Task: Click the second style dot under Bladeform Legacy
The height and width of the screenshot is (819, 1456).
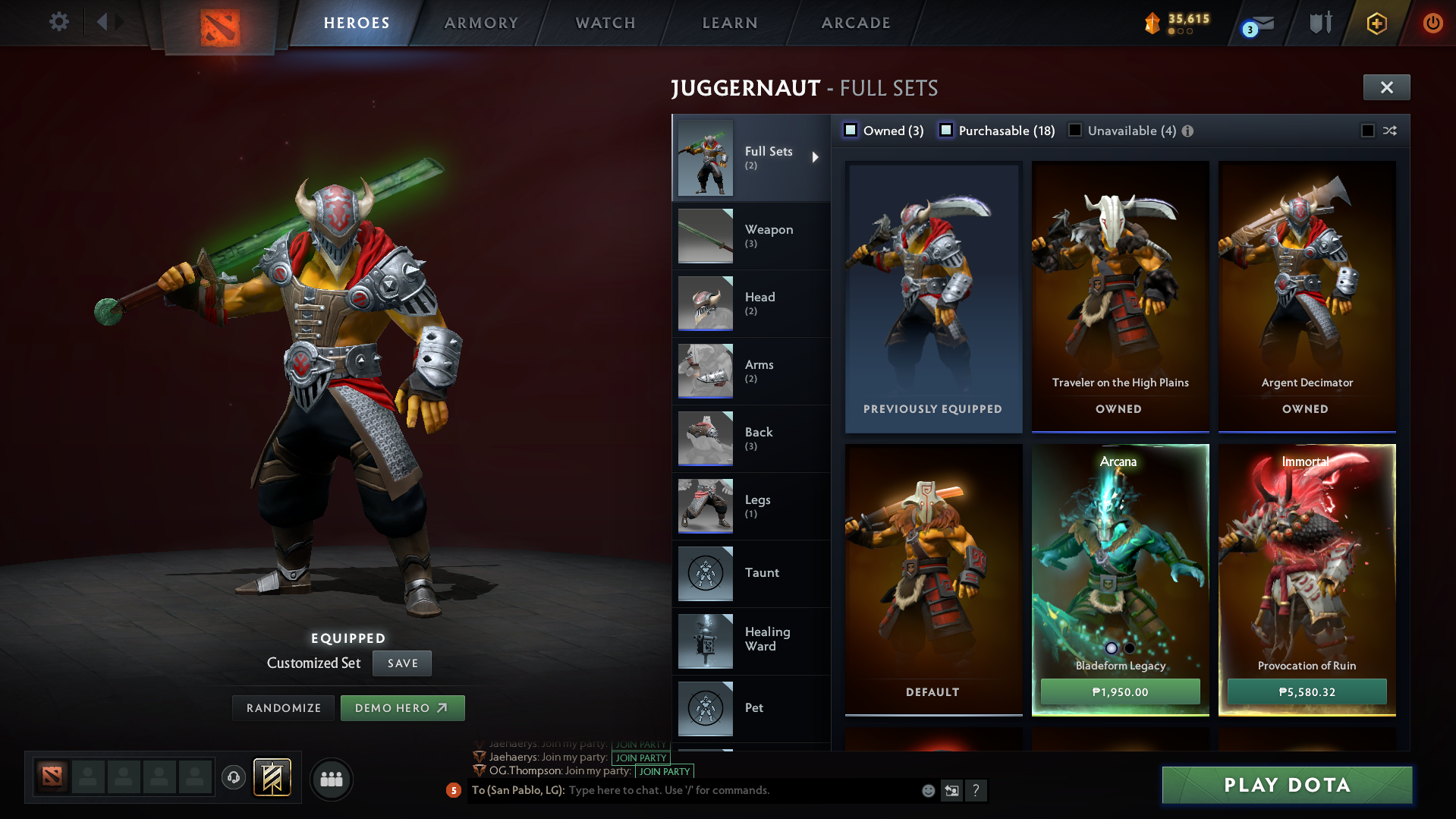Action: 1128,647
